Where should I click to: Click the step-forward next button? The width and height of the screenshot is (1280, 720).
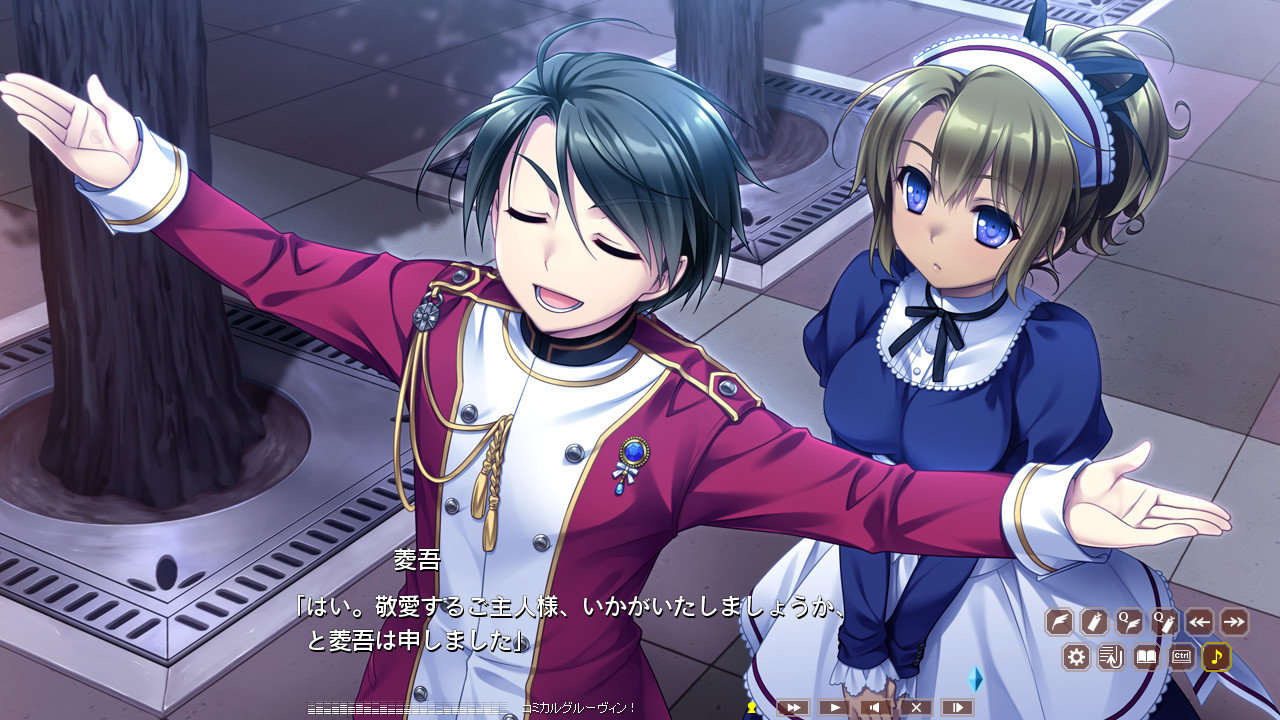point(957,707)
